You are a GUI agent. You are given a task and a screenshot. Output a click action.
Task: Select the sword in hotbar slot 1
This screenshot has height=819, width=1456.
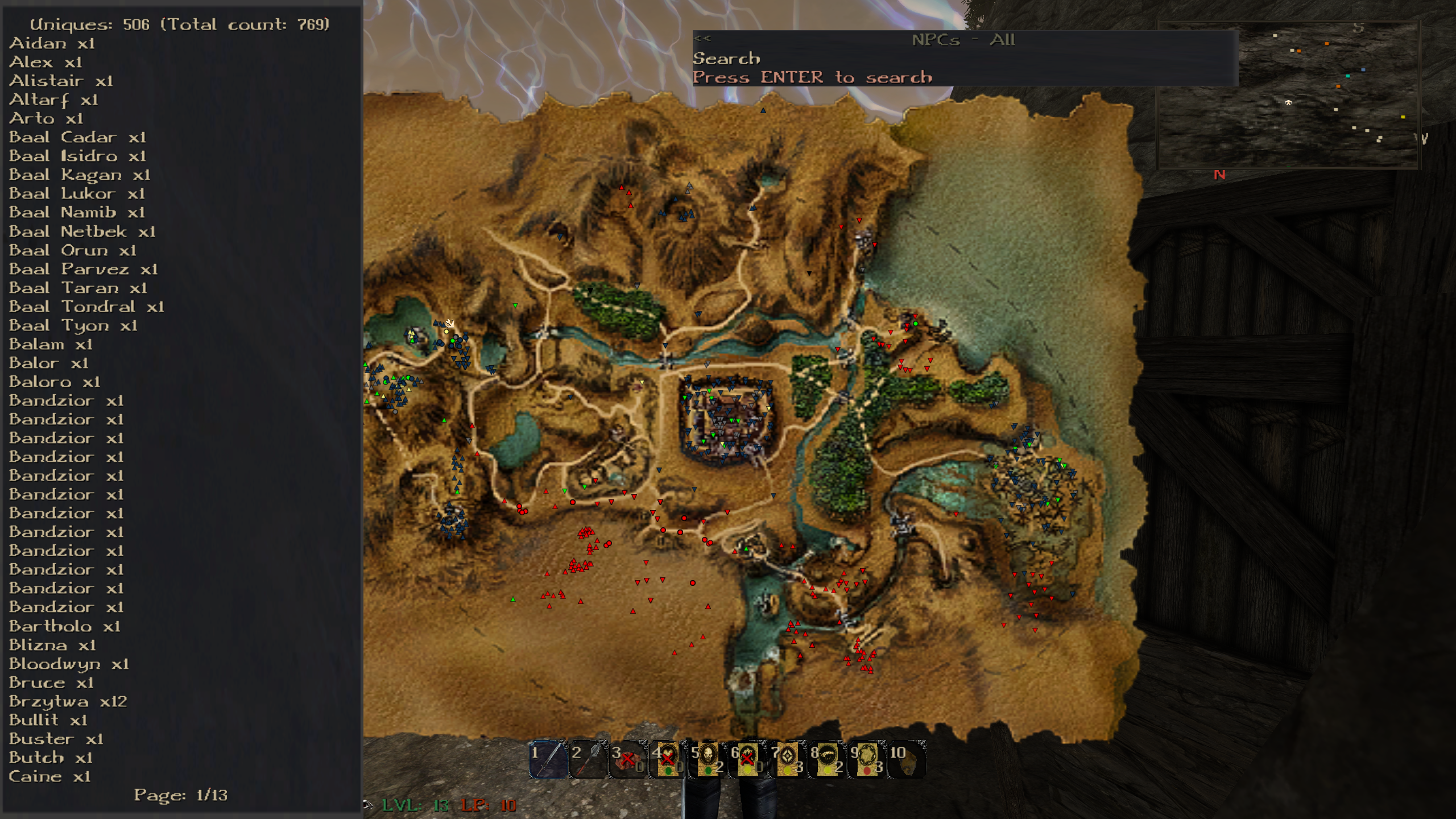point(548,759)
